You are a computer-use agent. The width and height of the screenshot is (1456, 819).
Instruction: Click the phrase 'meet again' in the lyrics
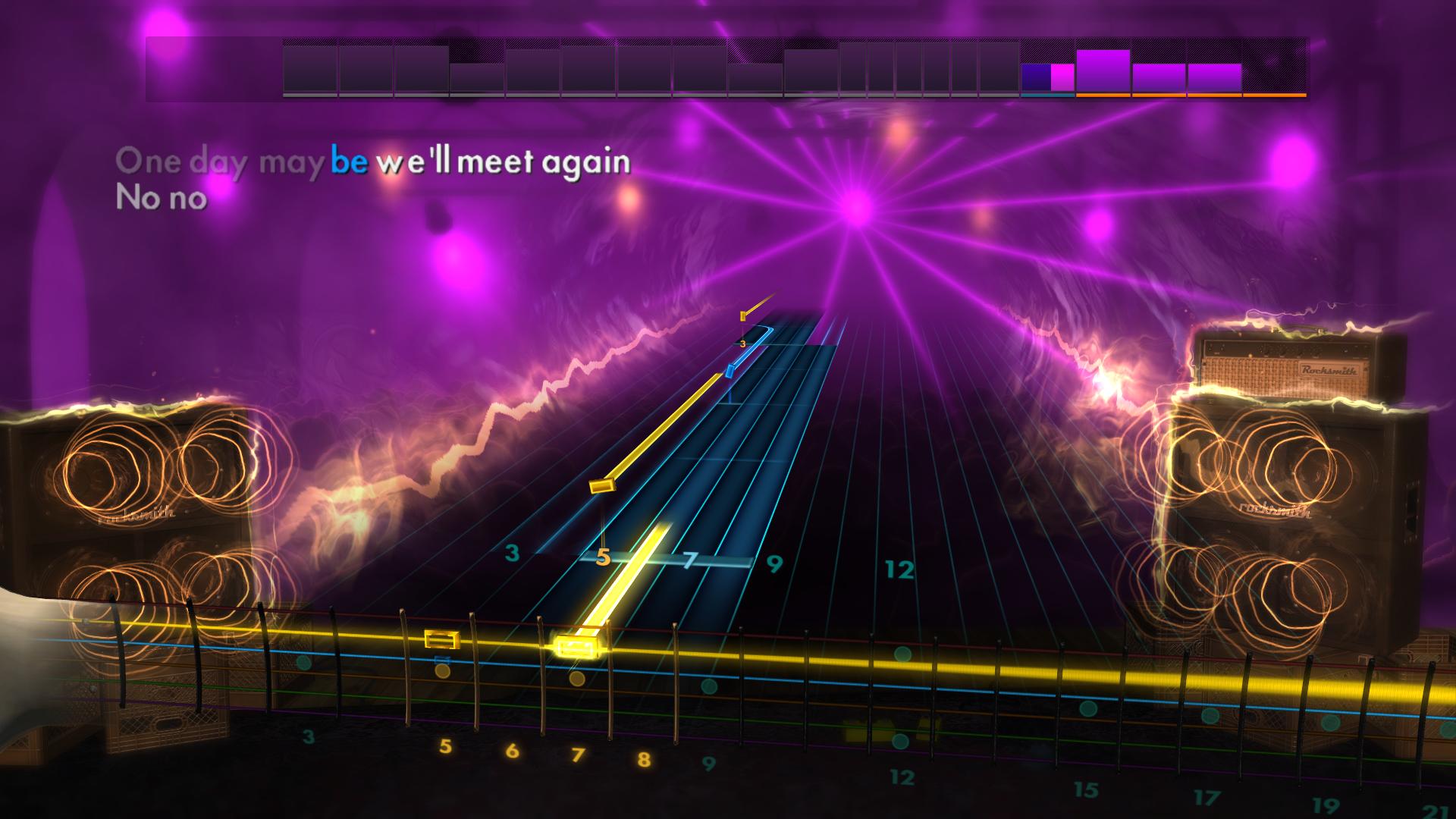click(546, 161)
